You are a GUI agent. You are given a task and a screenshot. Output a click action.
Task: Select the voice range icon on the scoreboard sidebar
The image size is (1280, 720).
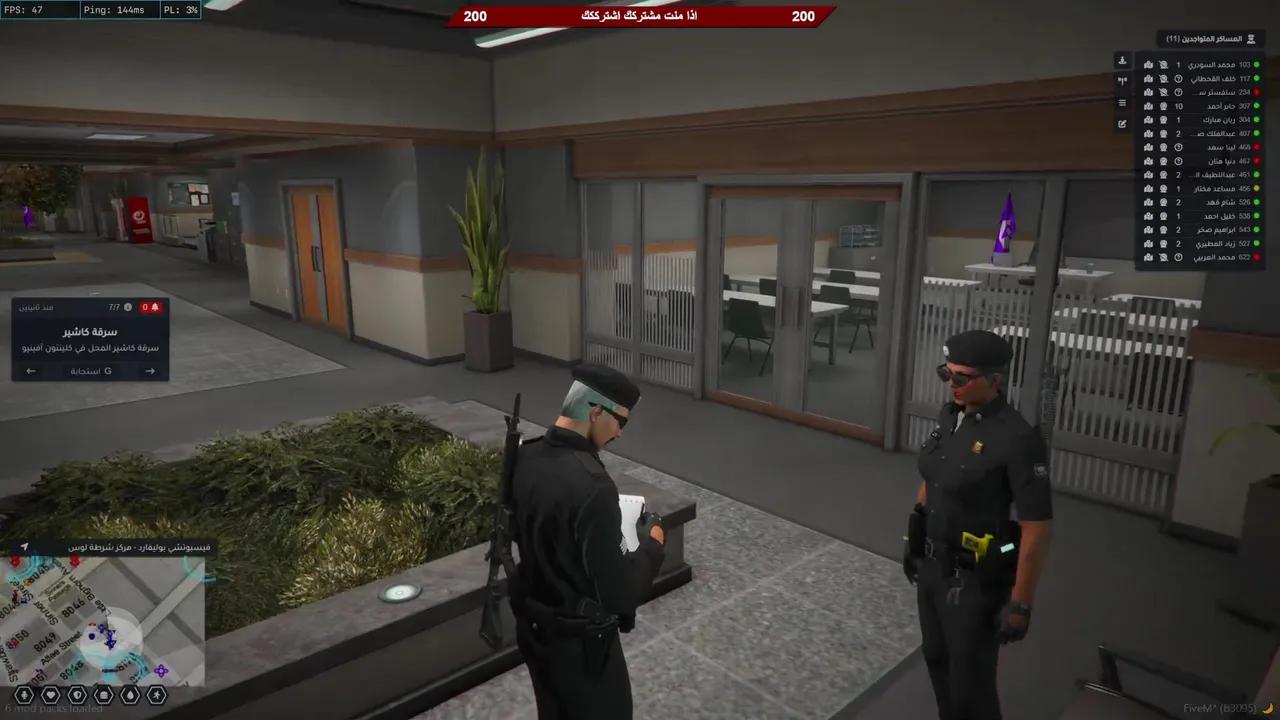click(1122, 80)
